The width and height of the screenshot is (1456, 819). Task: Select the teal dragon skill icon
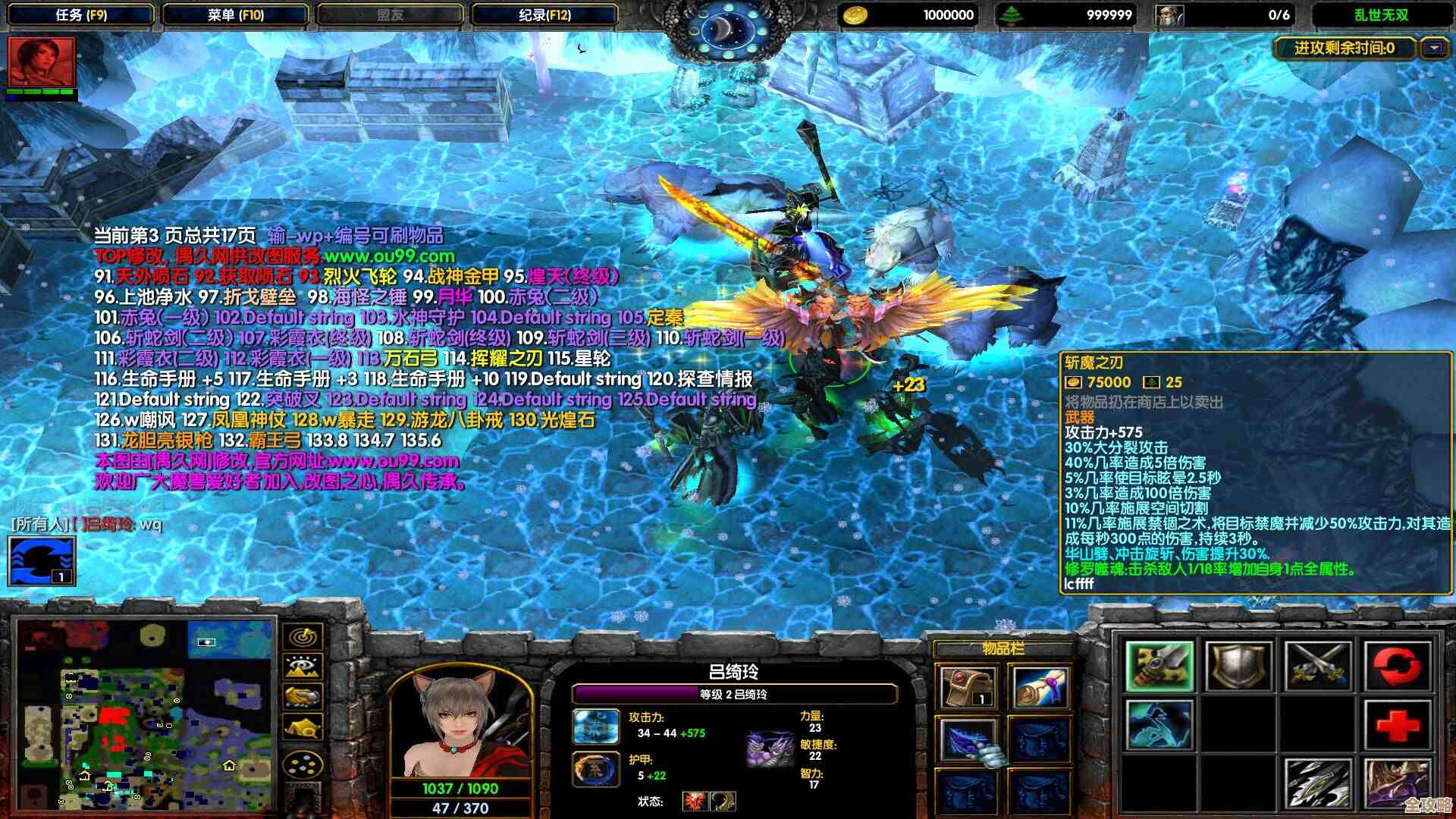tap(1159, 726)
